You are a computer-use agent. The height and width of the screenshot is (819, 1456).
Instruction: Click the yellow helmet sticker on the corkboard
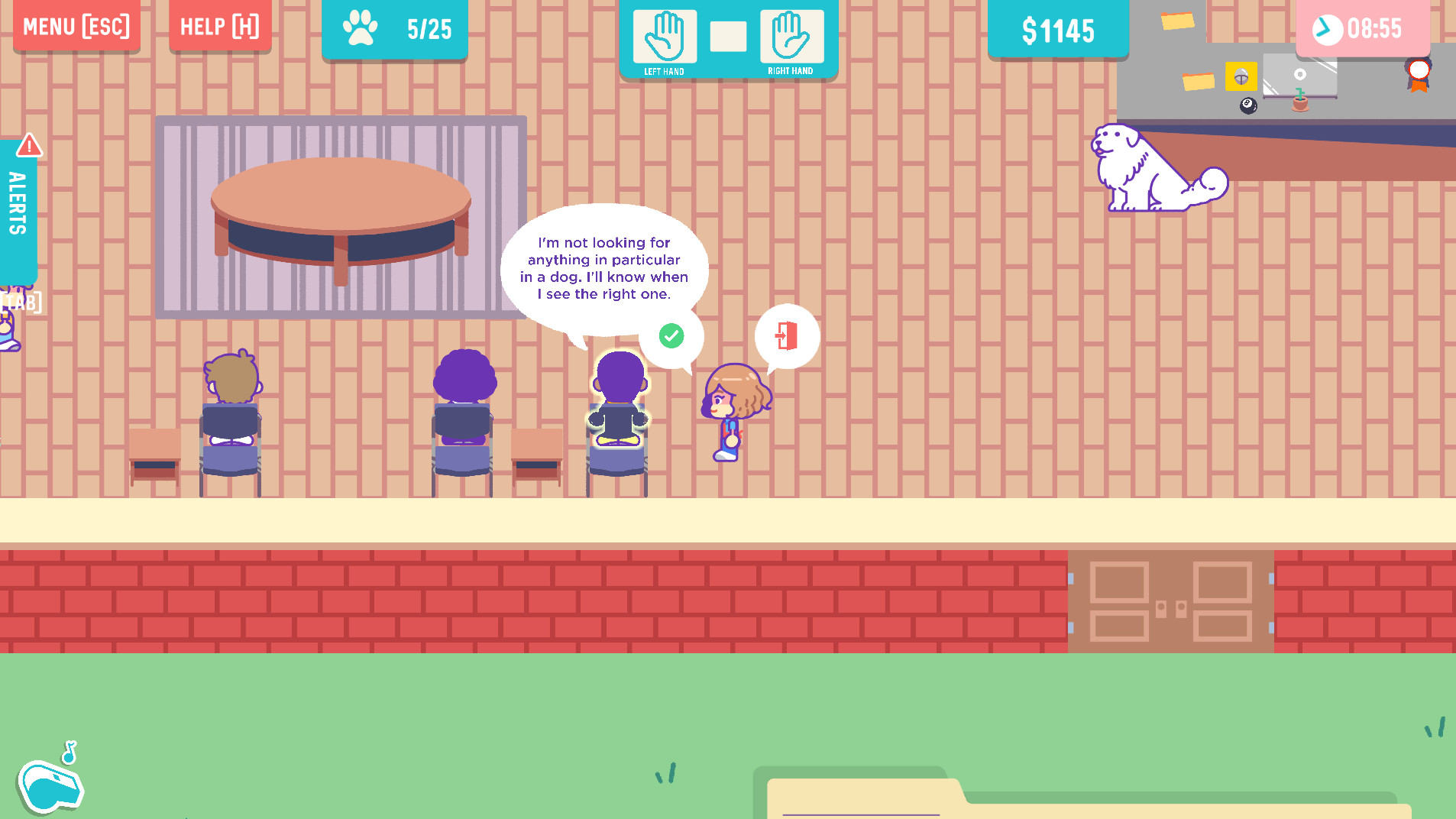click(x=1241, y=76)
